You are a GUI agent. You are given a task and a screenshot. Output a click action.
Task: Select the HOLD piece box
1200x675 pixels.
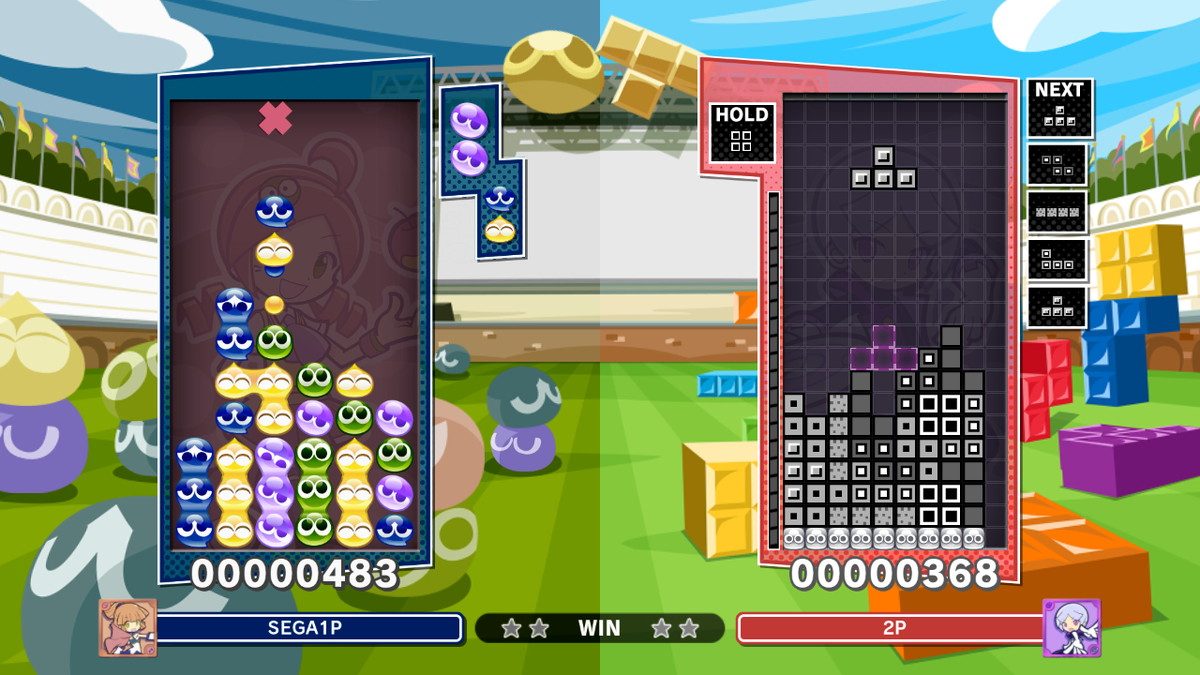[x=741, y=131]
